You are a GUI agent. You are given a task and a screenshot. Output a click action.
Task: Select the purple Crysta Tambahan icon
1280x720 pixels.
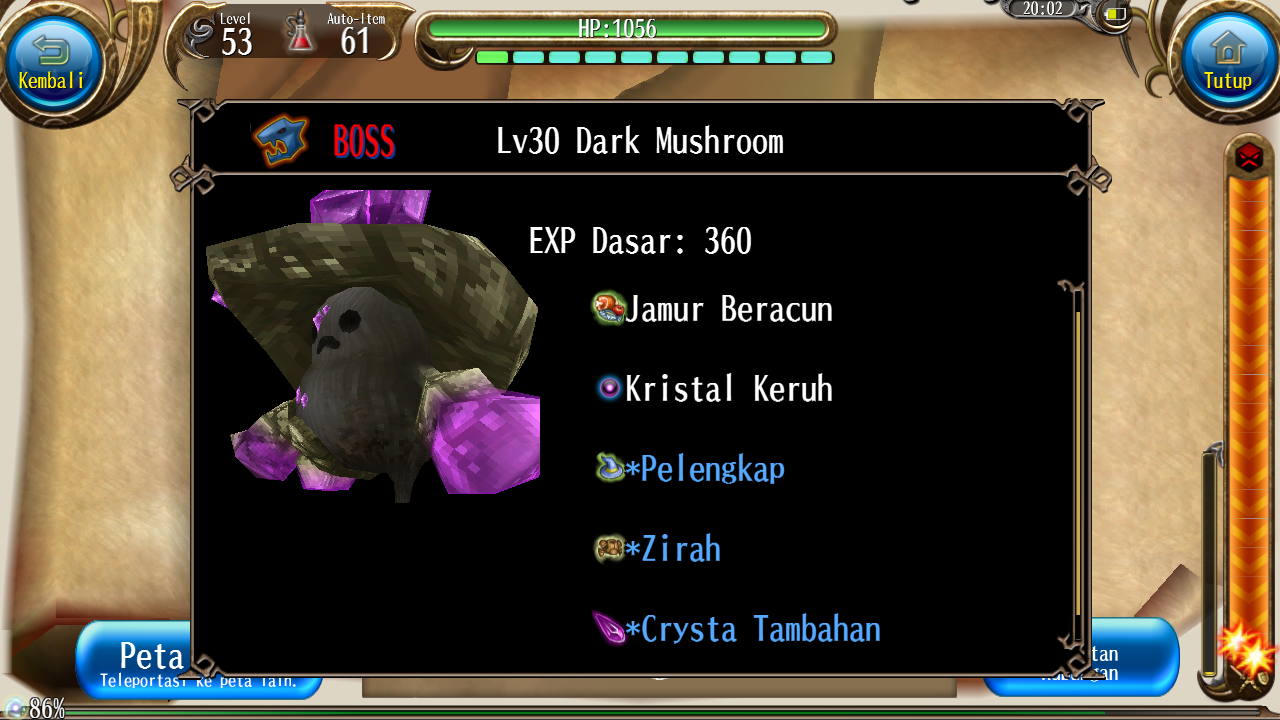tap(606, 628)
